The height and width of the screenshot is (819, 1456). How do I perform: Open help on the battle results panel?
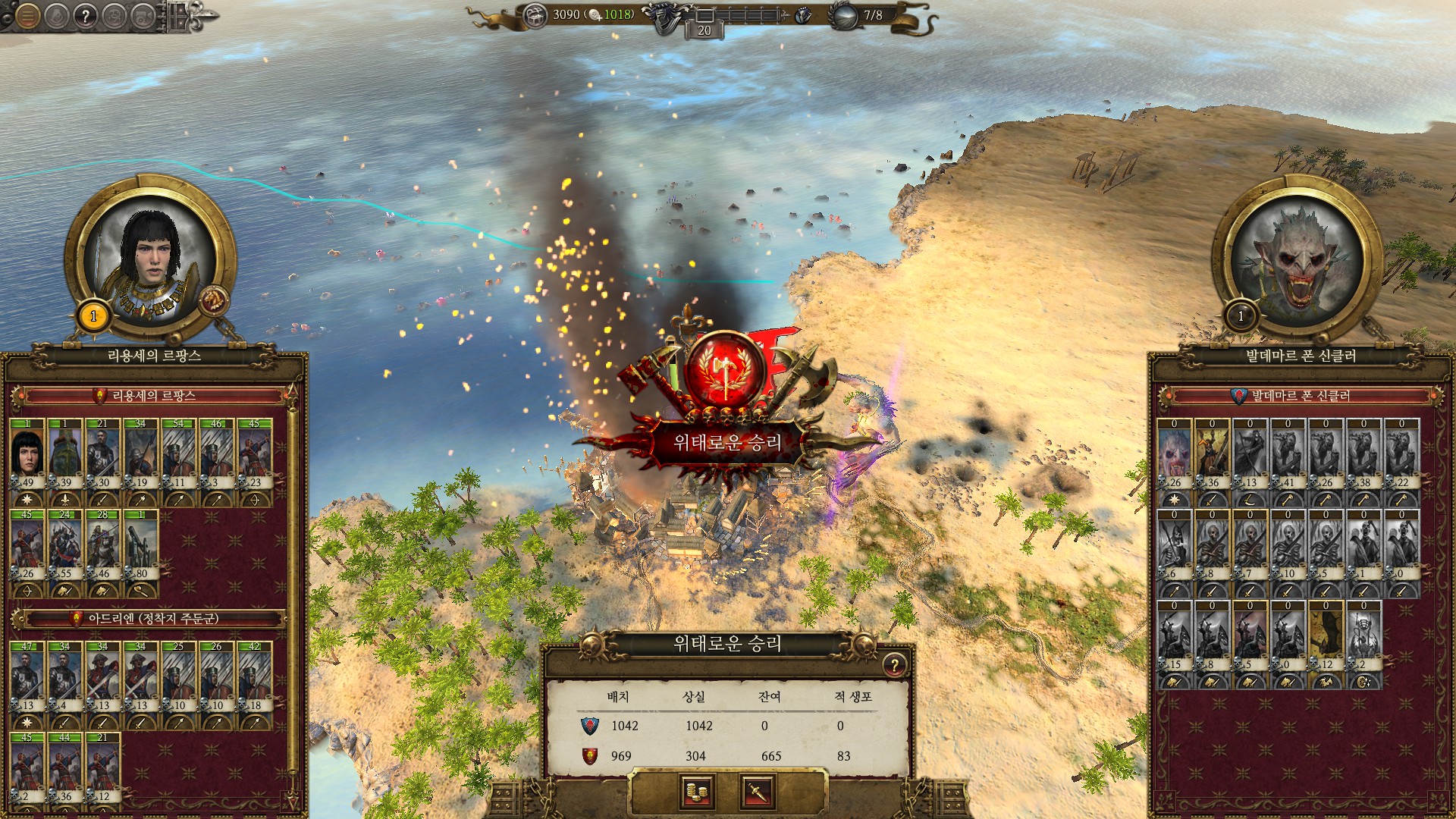pos(894,665)
